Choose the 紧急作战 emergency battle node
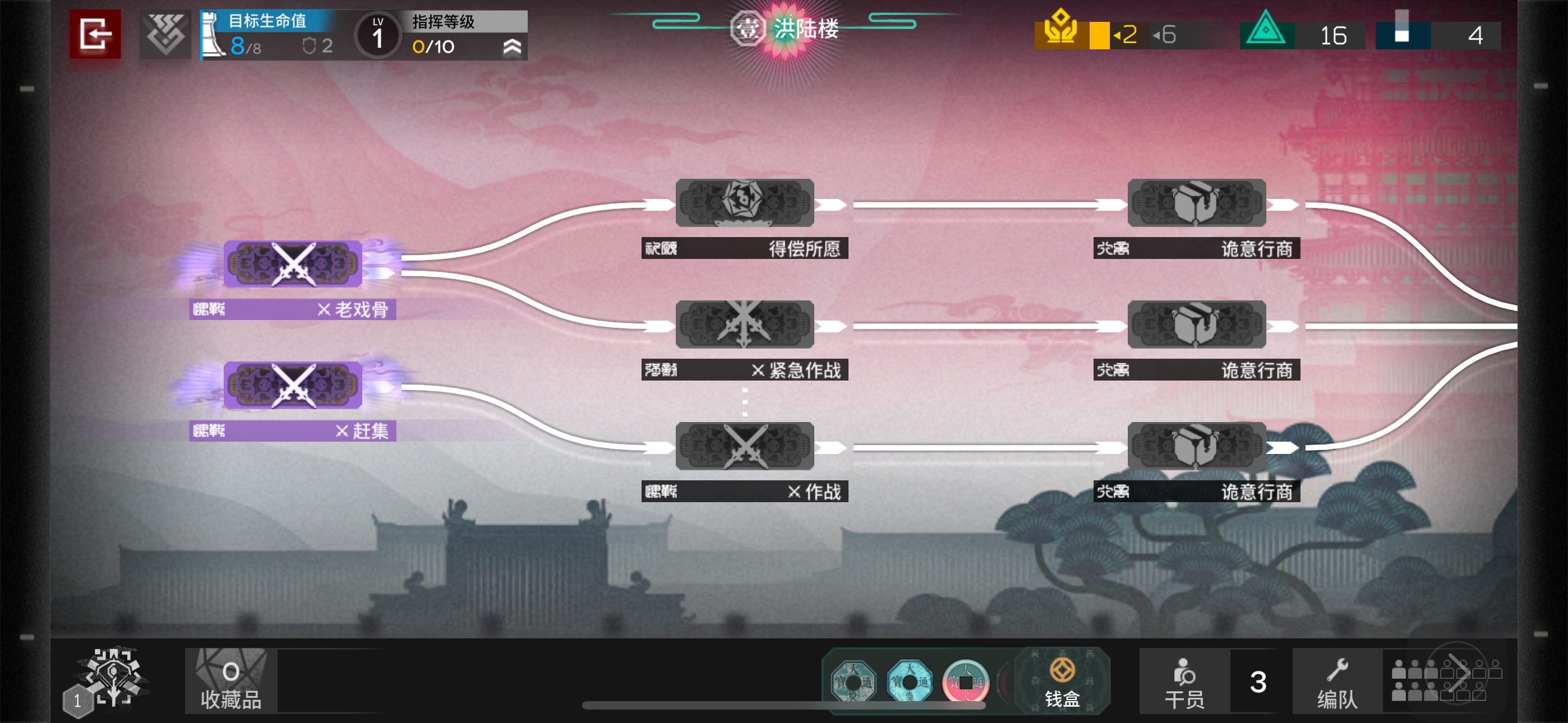The image size is (1568, 723). 744,325
